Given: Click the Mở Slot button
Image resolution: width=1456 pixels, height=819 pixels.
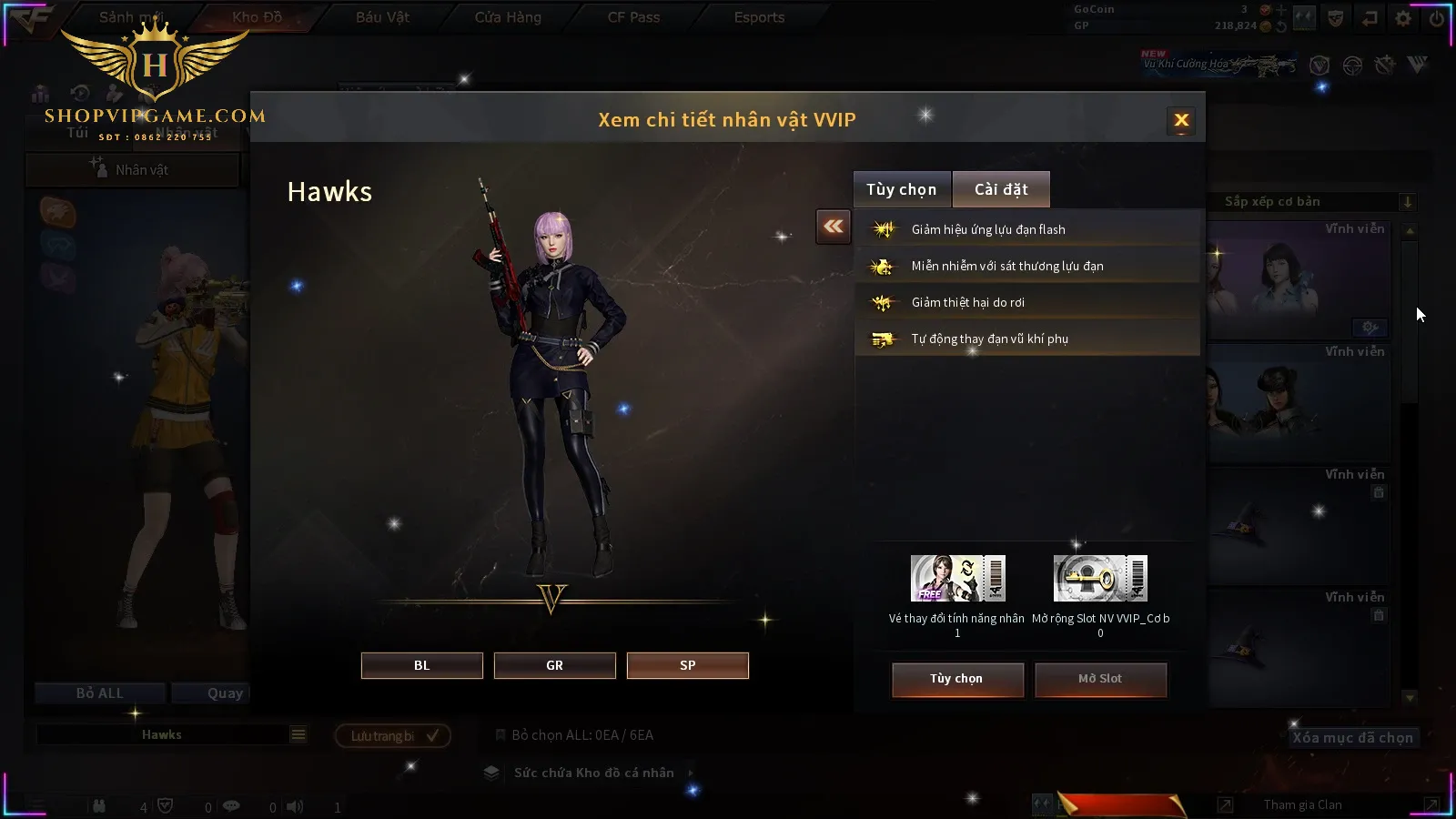Looking at the screenshot, I should (x=1100, y=679).
